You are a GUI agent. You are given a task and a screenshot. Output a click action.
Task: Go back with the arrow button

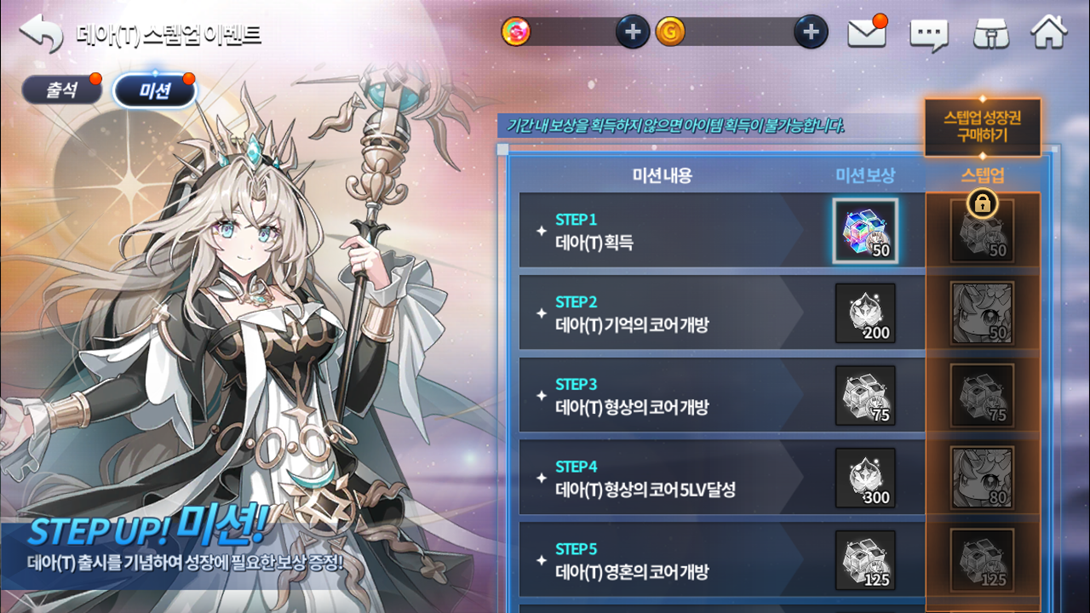click(x=41, y=34)
